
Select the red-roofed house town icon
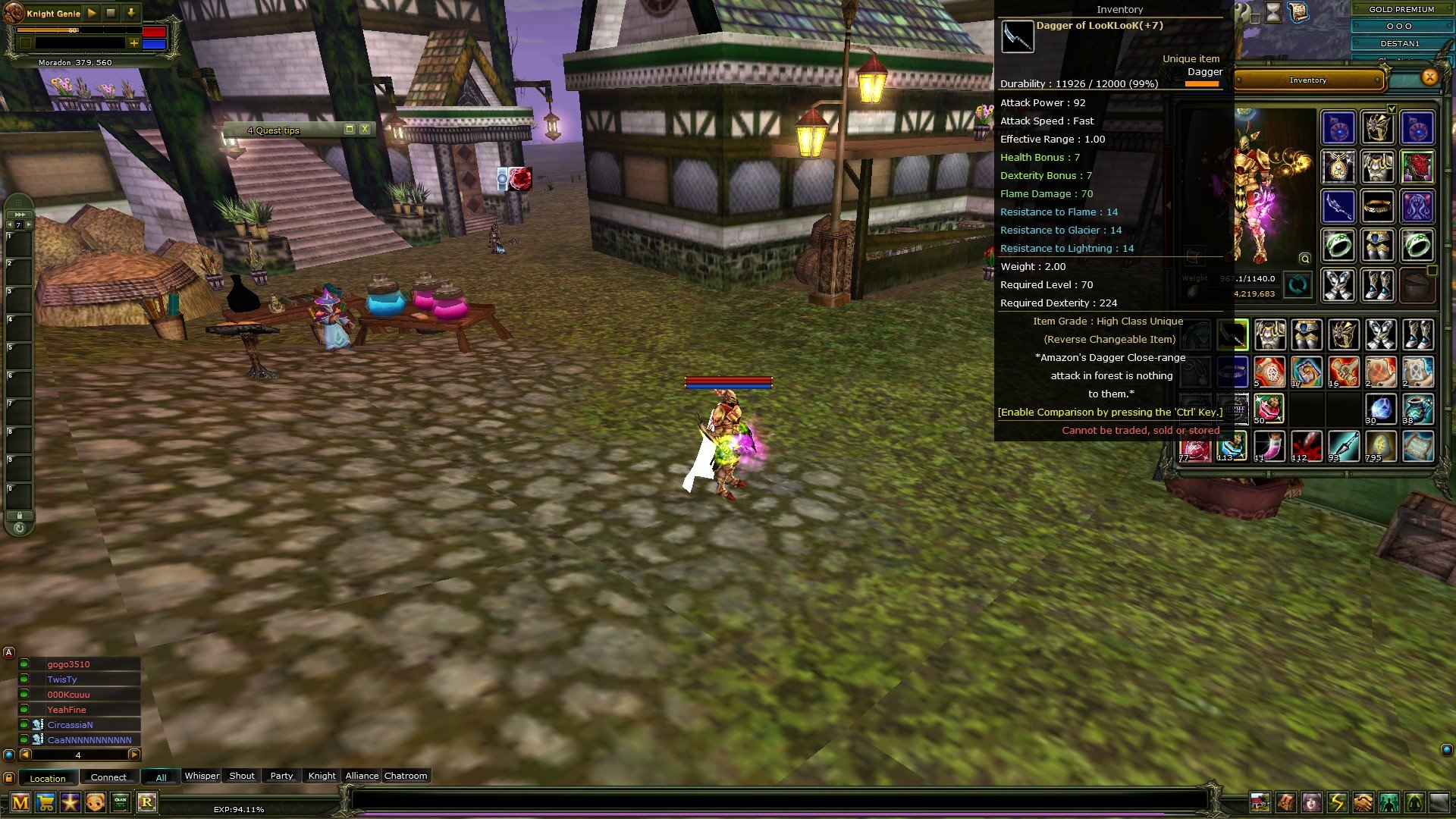[1260, 802]
